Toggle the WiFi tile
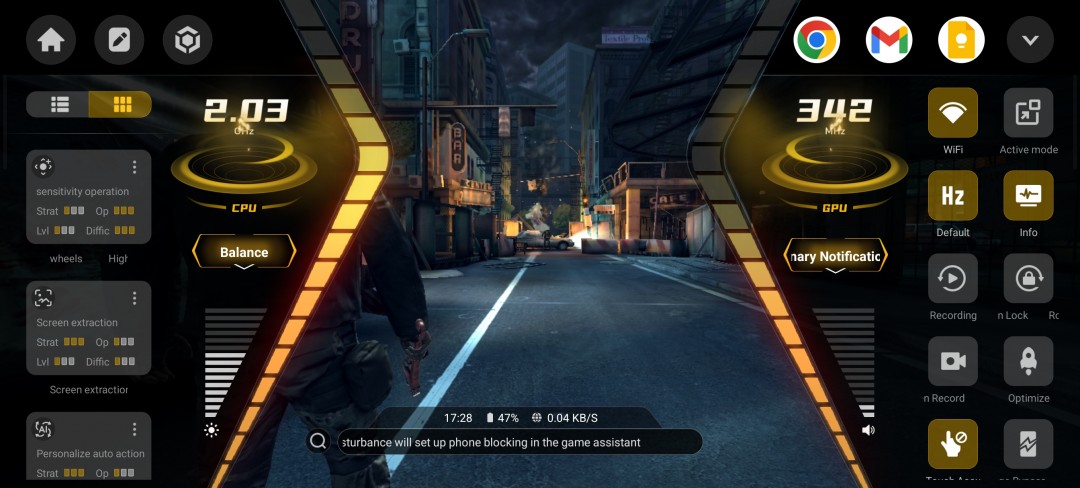 [953, 113]
